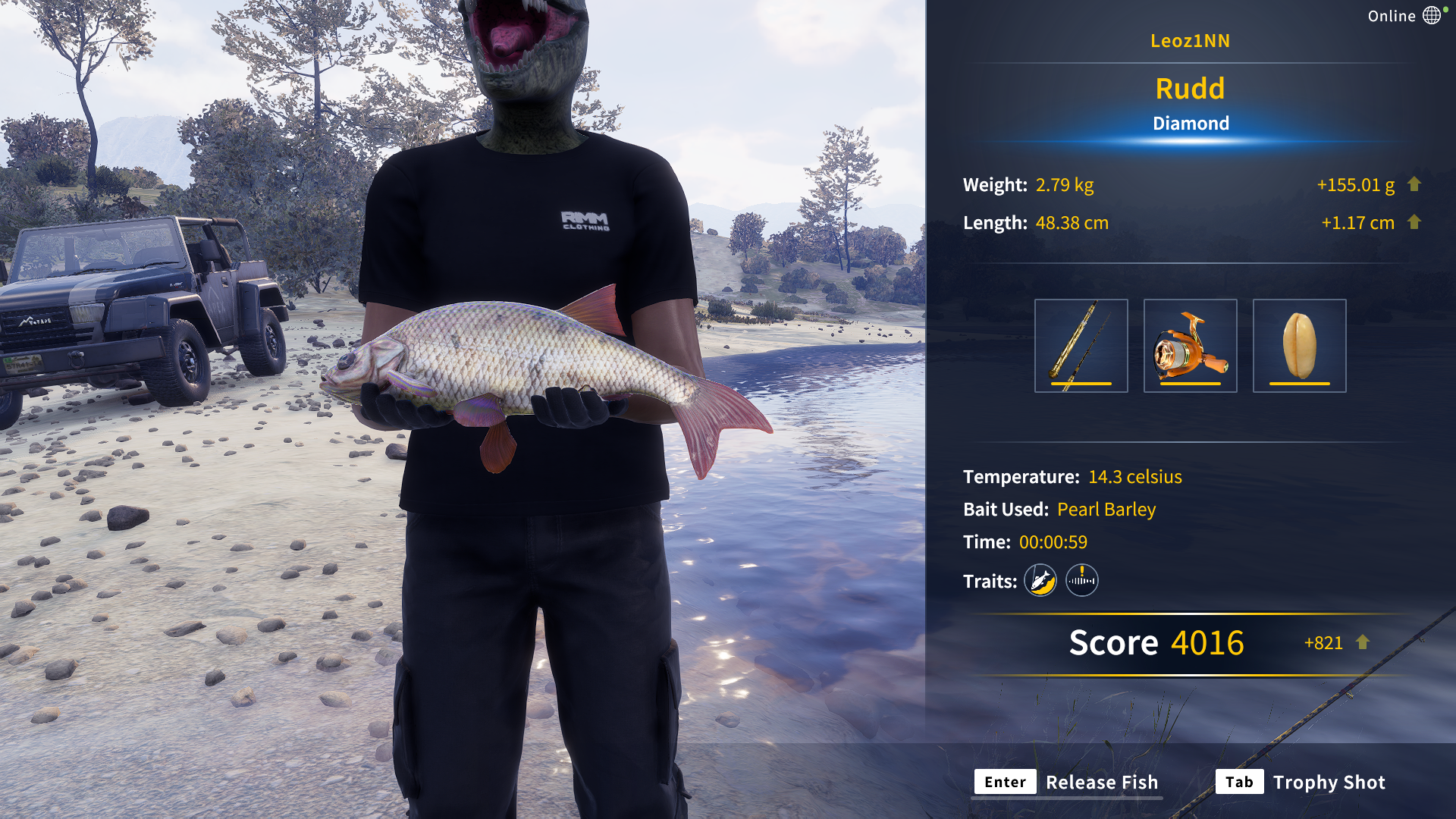1456x819 pixels.
Task: Inspect the hooked fish trait icon
Action: (1040, 580)
